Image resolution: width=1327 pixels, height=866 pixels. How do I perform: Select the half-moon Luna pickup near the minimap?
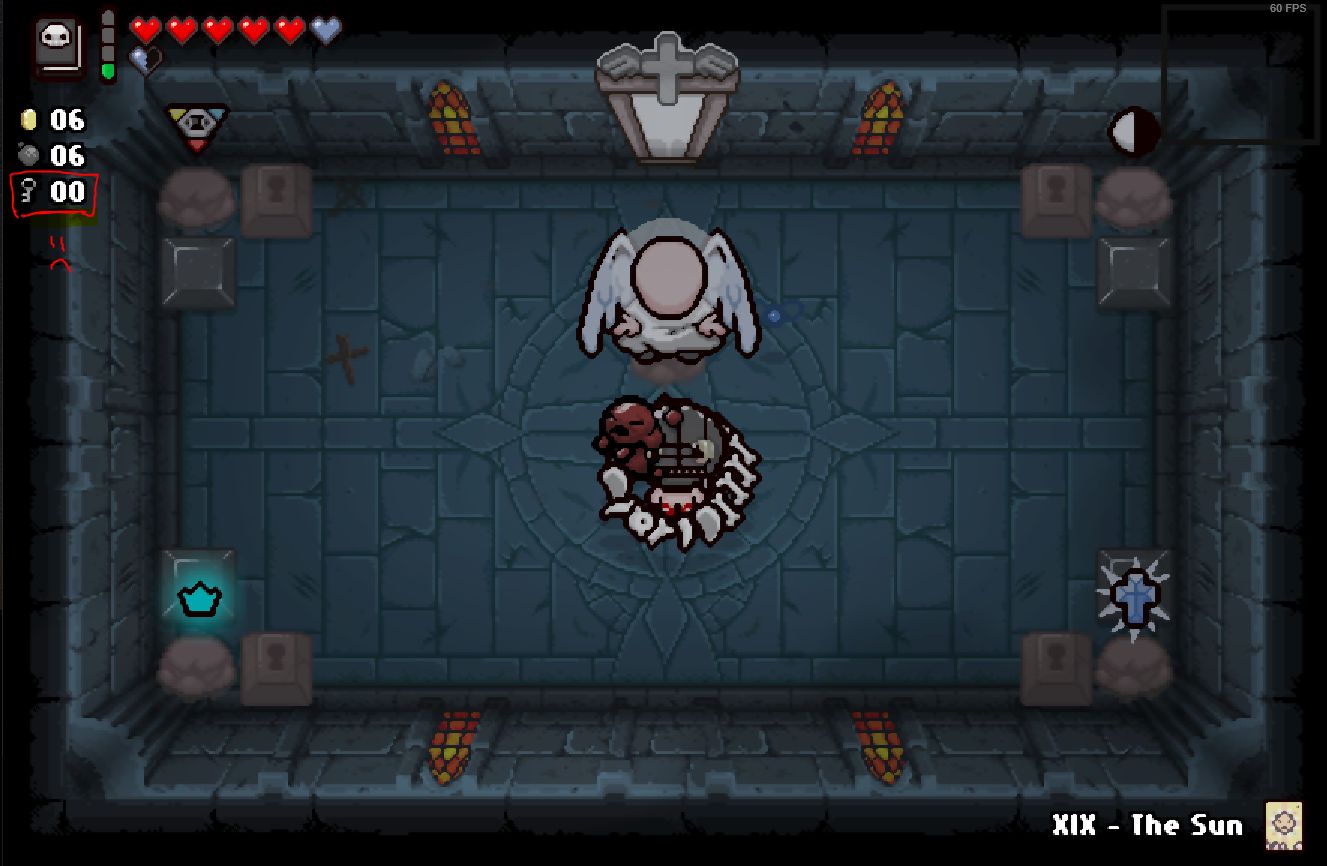(1133, 131)
